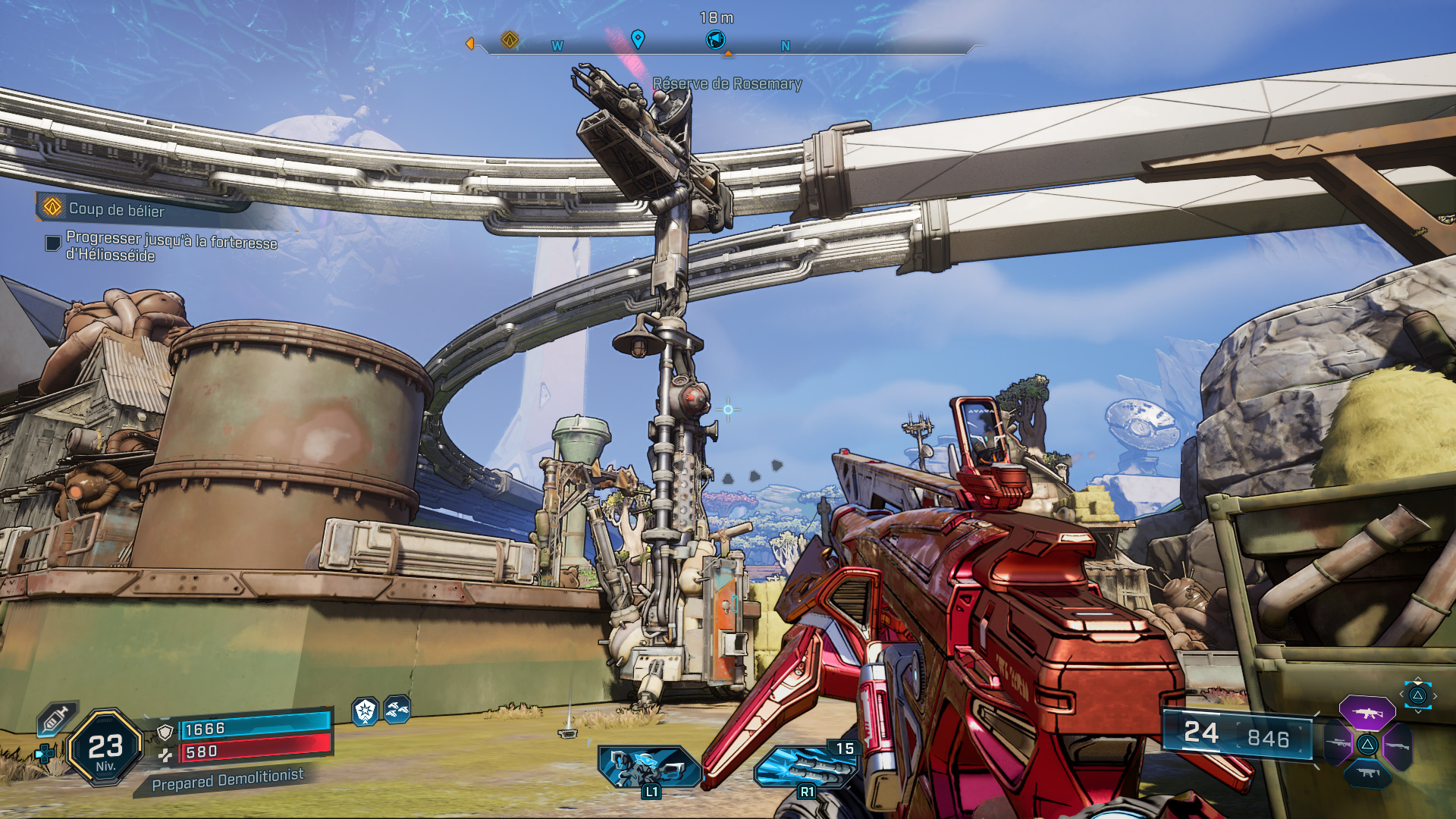This screenshot has width=1456, height=819.
Task: Inspect the shield star status effect icon
Action: click(366, 711)
